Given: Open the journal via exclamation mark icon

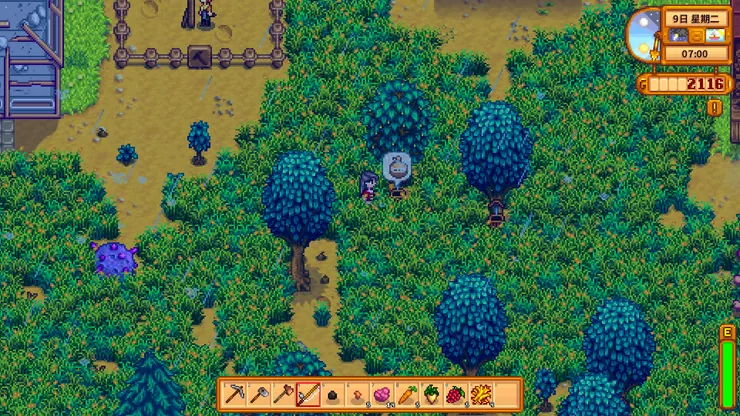Looking at the screenshot, I should click(x=715, y=107).
